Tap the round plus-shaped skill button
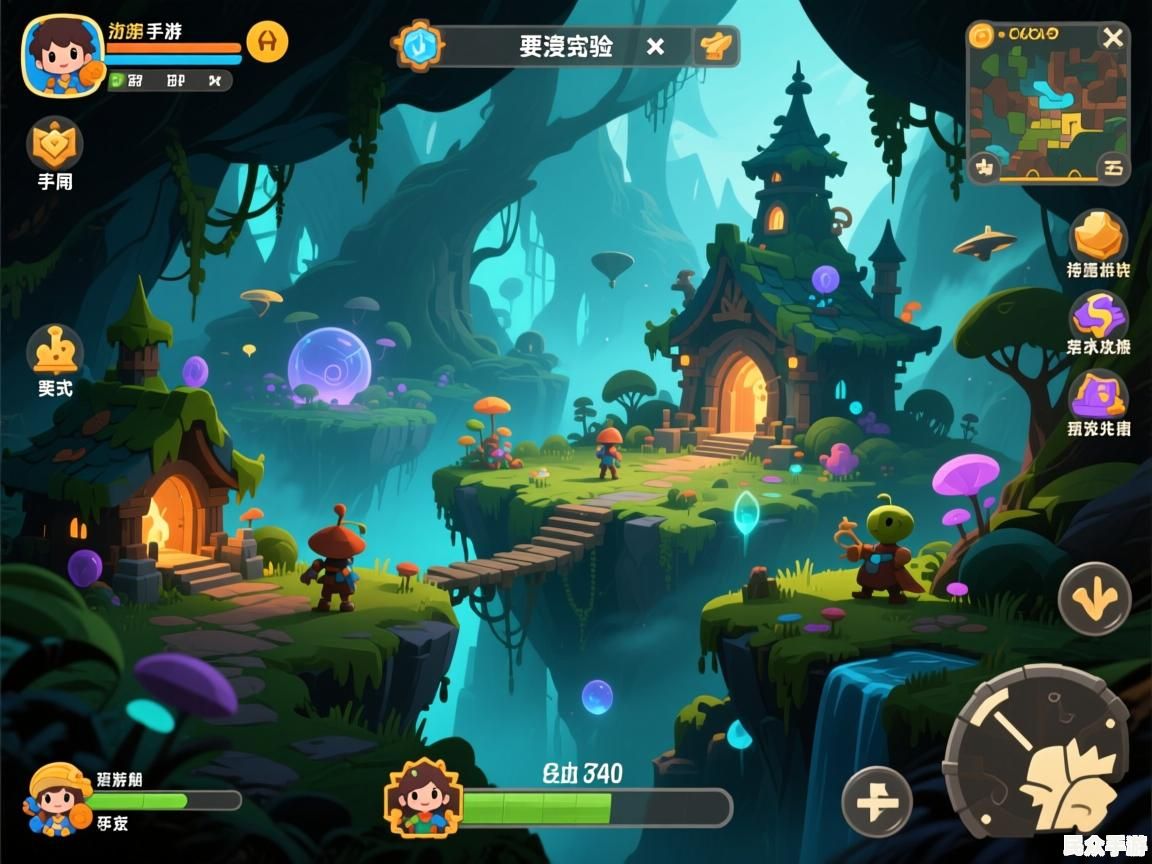Screen dimensions: 1152x864 pos(877,802)
